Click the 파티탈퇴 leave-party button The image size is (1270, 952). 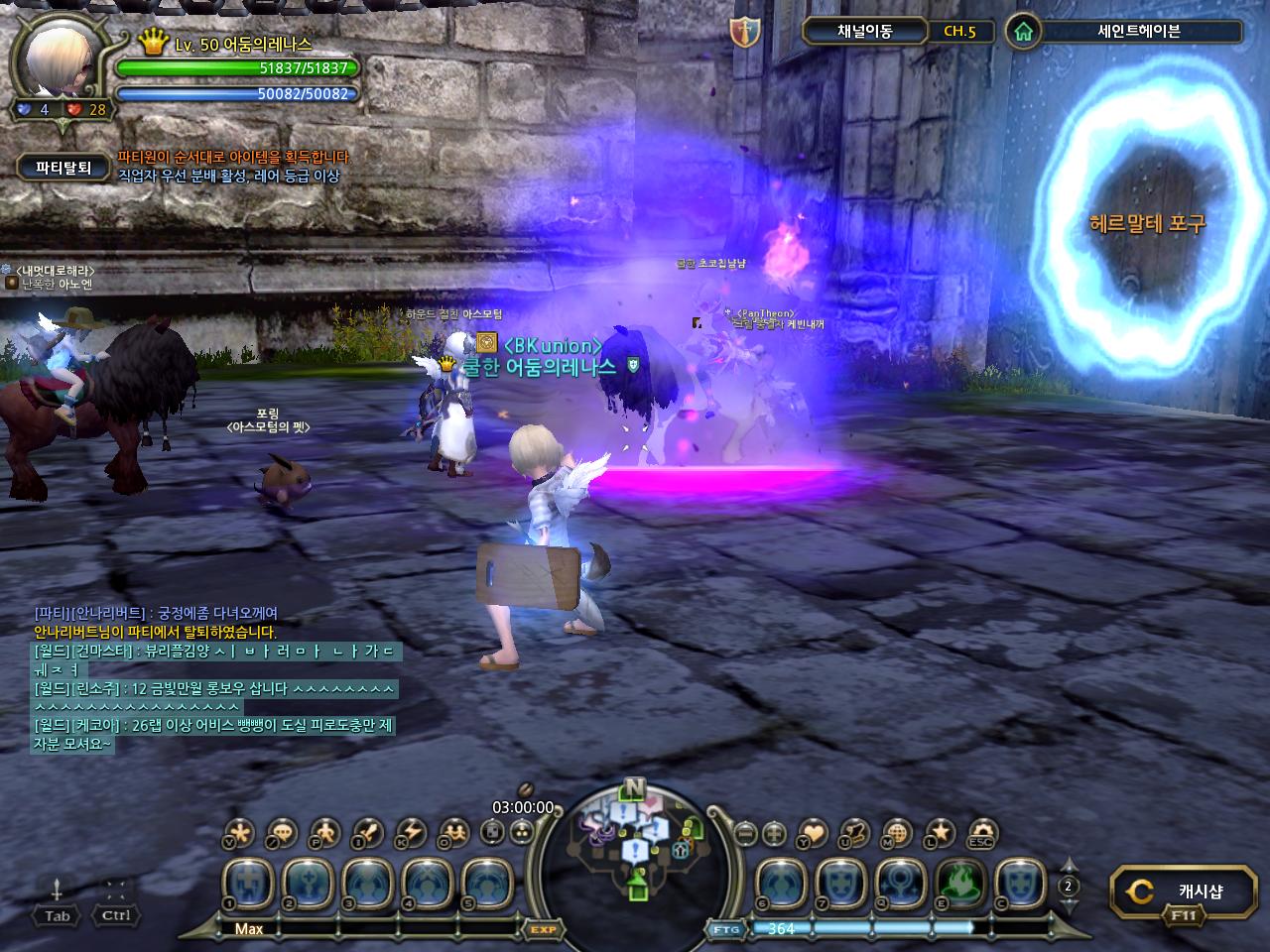(63, 168)
